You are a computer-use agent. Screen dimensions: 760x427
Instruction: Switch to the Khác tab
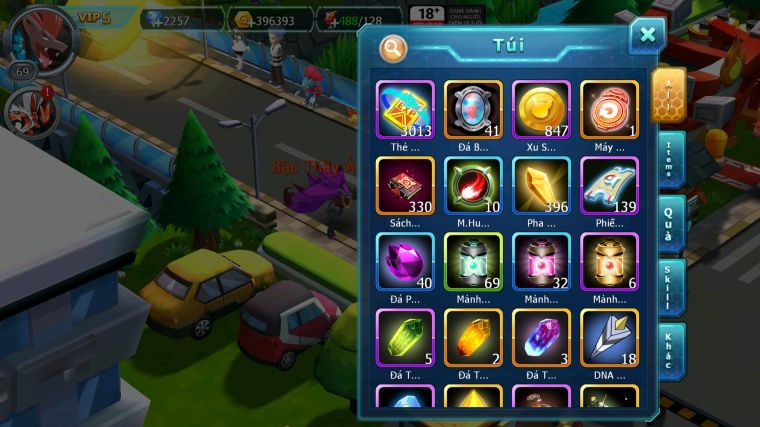pos(671,350)
